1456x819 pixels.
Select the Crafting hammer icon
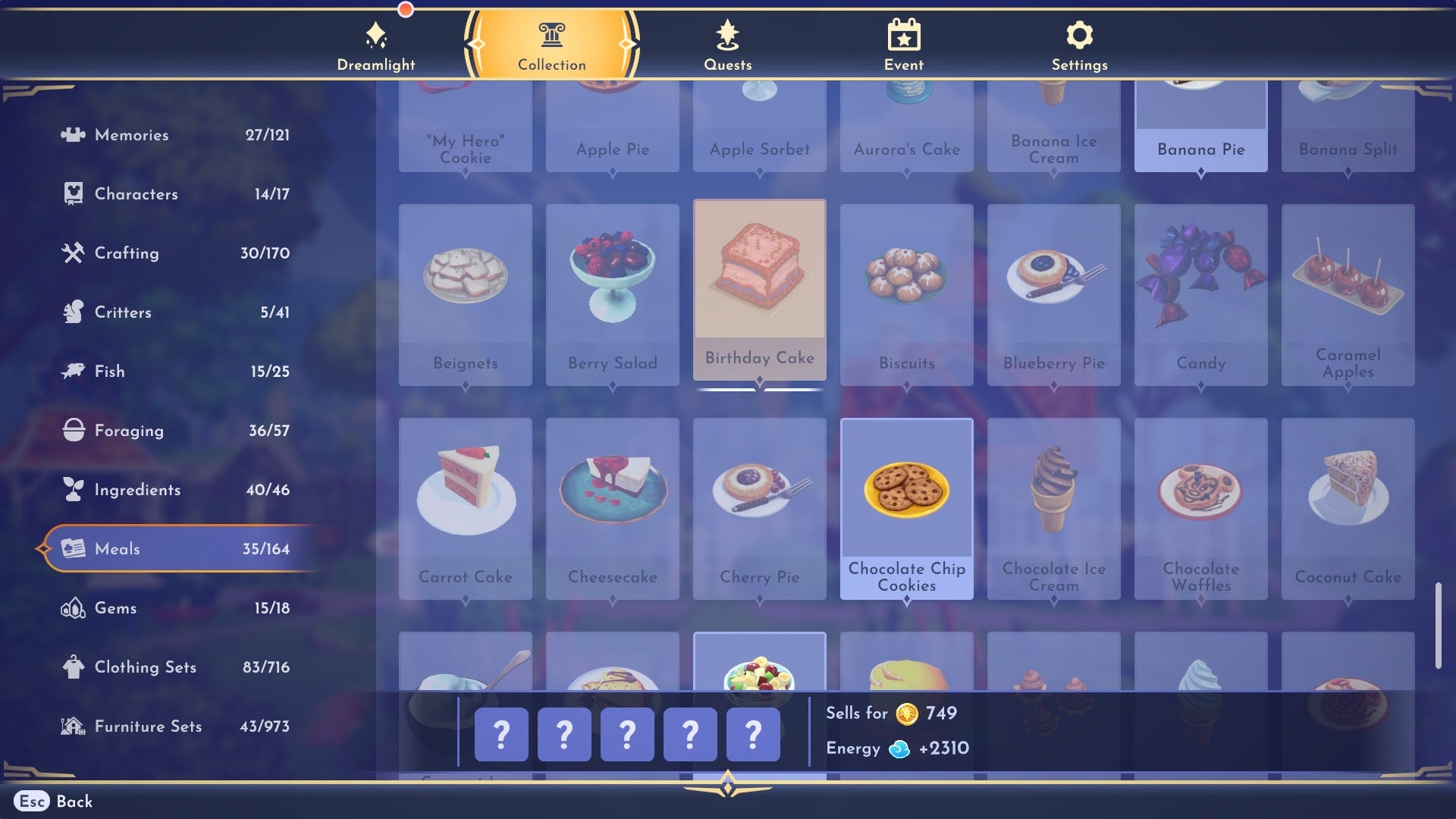pyautogui.click(x=72, y=253)
